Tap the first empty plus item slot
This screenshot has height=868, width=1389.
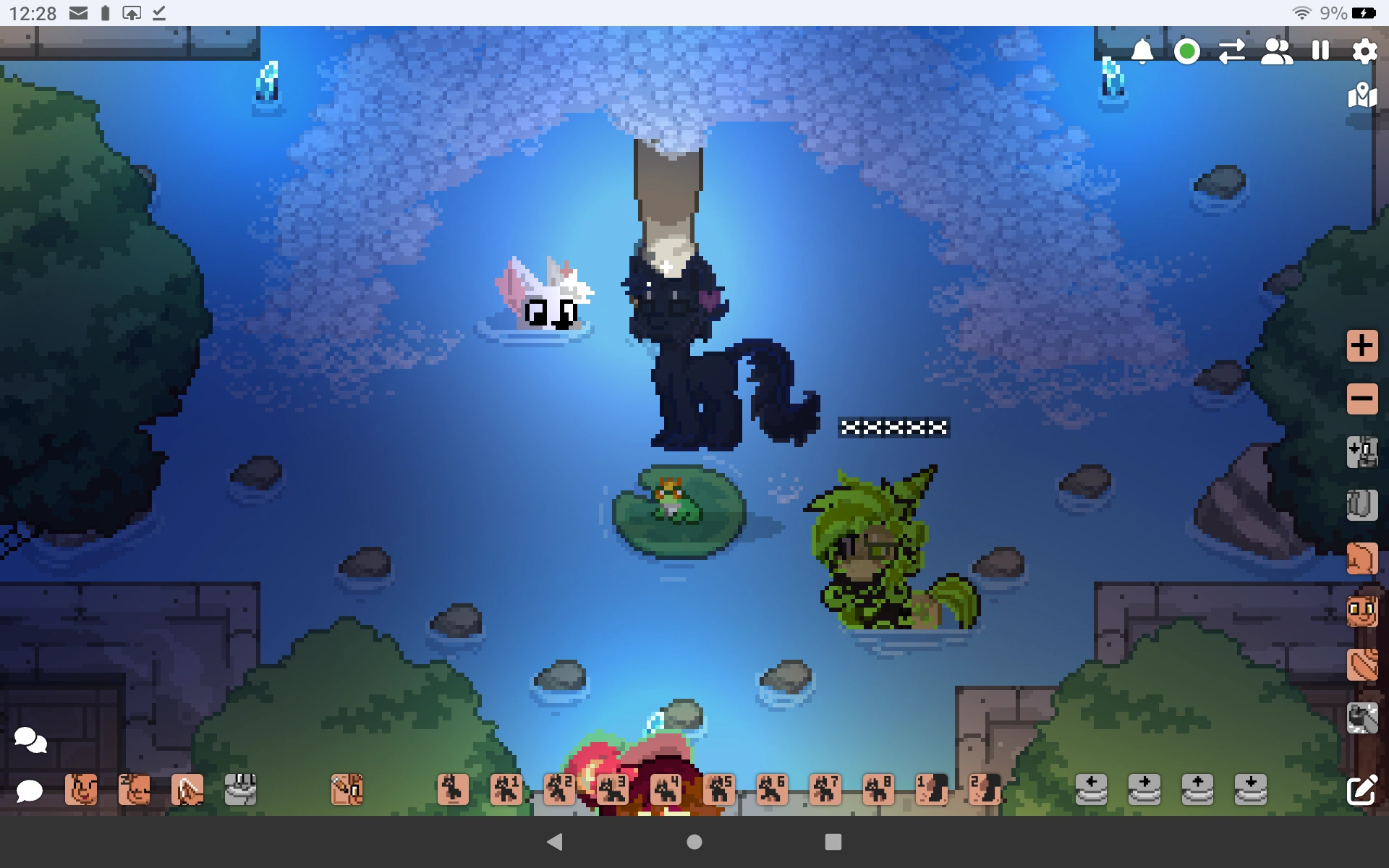pos(1092,789)
